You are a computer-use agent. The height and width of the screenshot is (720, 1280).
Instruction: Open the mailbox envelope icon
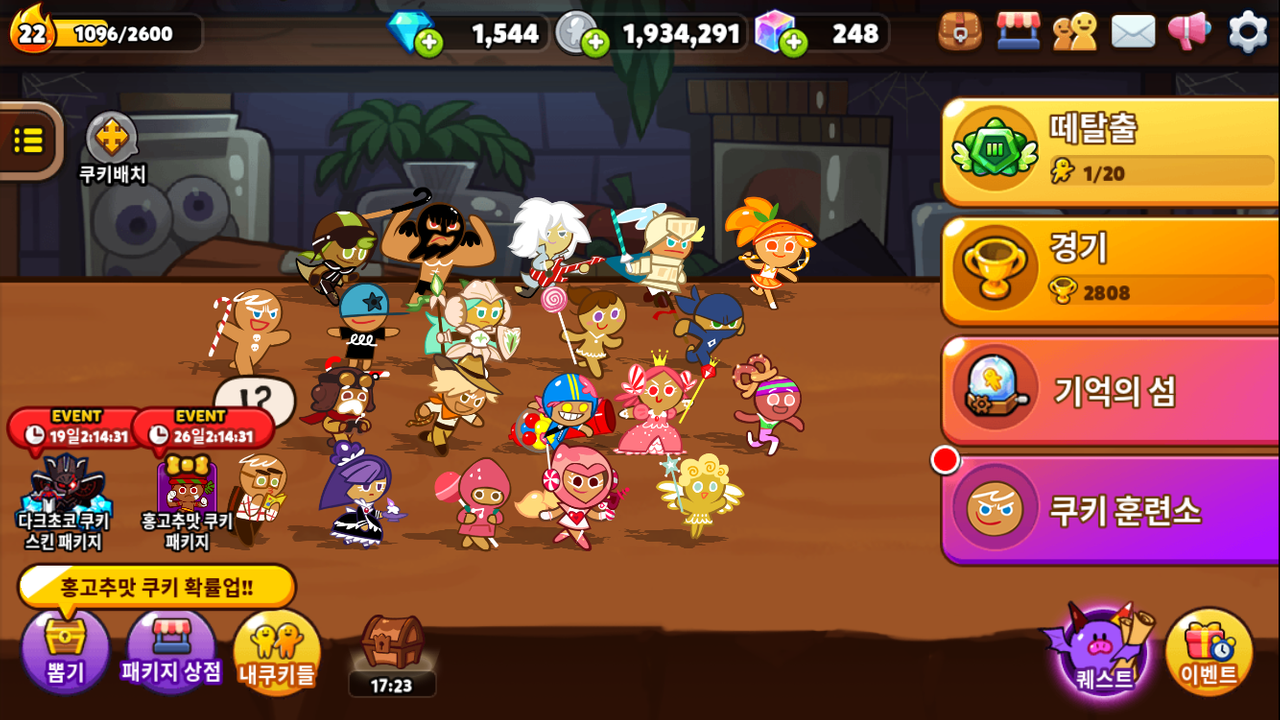1133,32
